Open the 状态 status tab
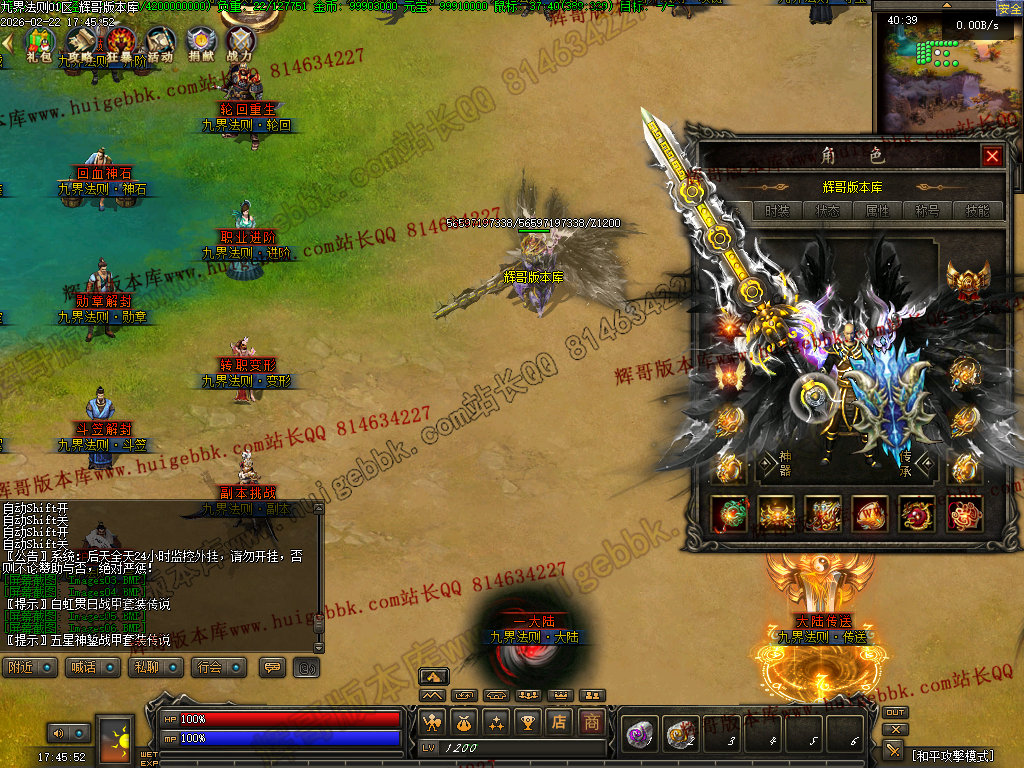The height and width of the screenshot is (768, 1024). 827,211
